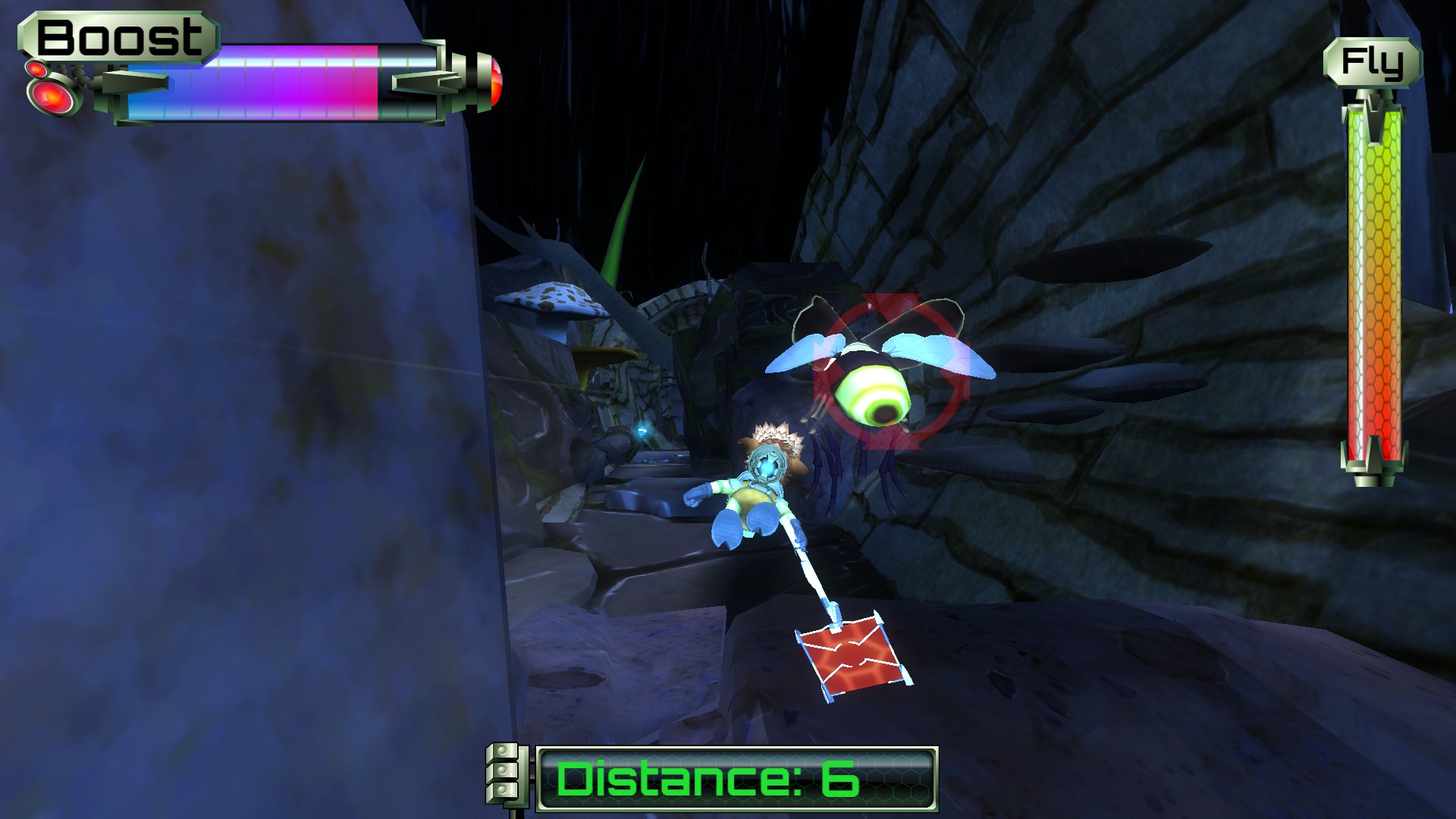Toggle the small red lamp above the Boost gauge

[x=36, y=67]
